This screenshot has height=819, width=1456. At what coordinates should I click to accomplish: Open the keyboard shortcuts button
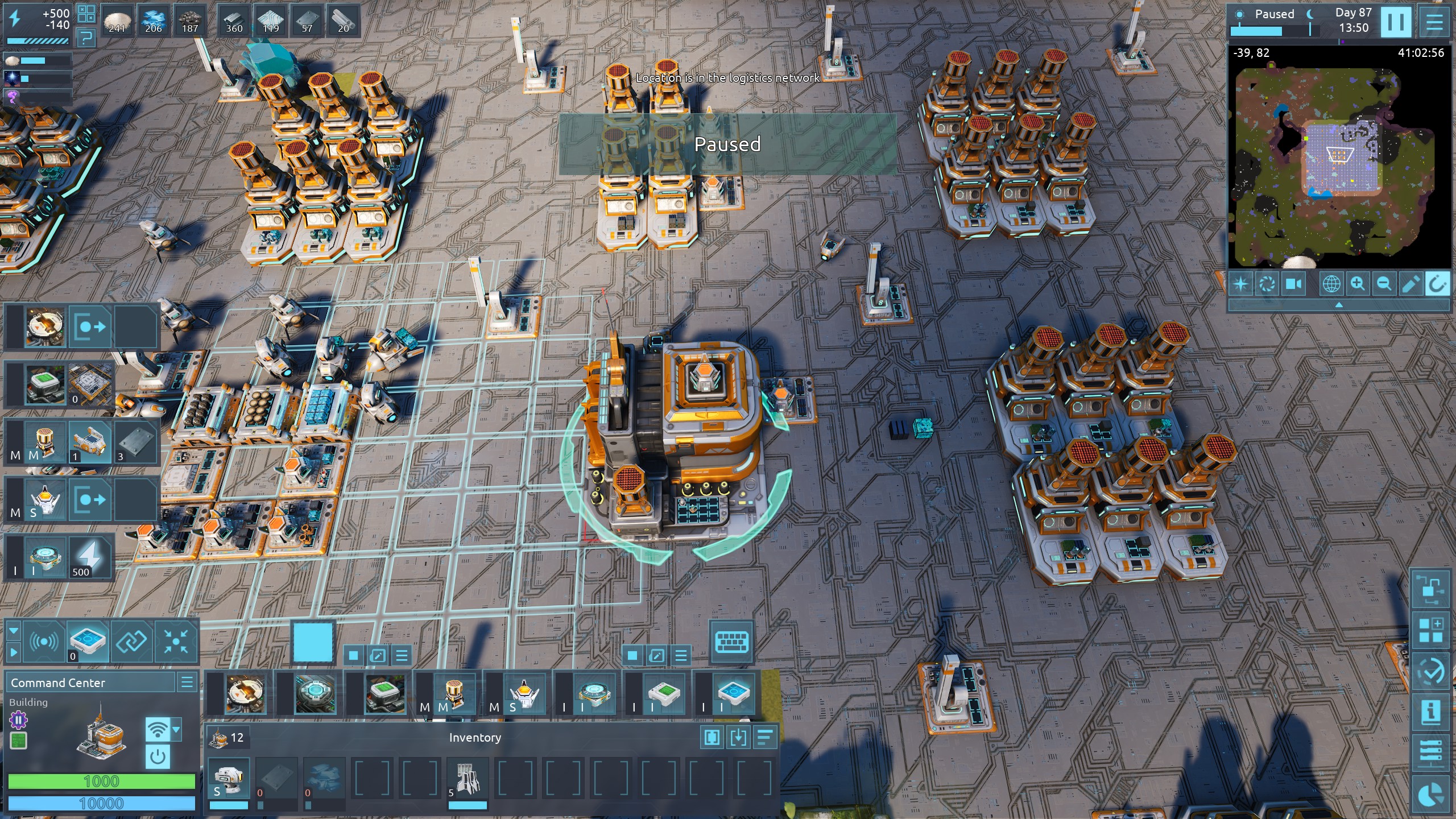click(x=731, y=642)
